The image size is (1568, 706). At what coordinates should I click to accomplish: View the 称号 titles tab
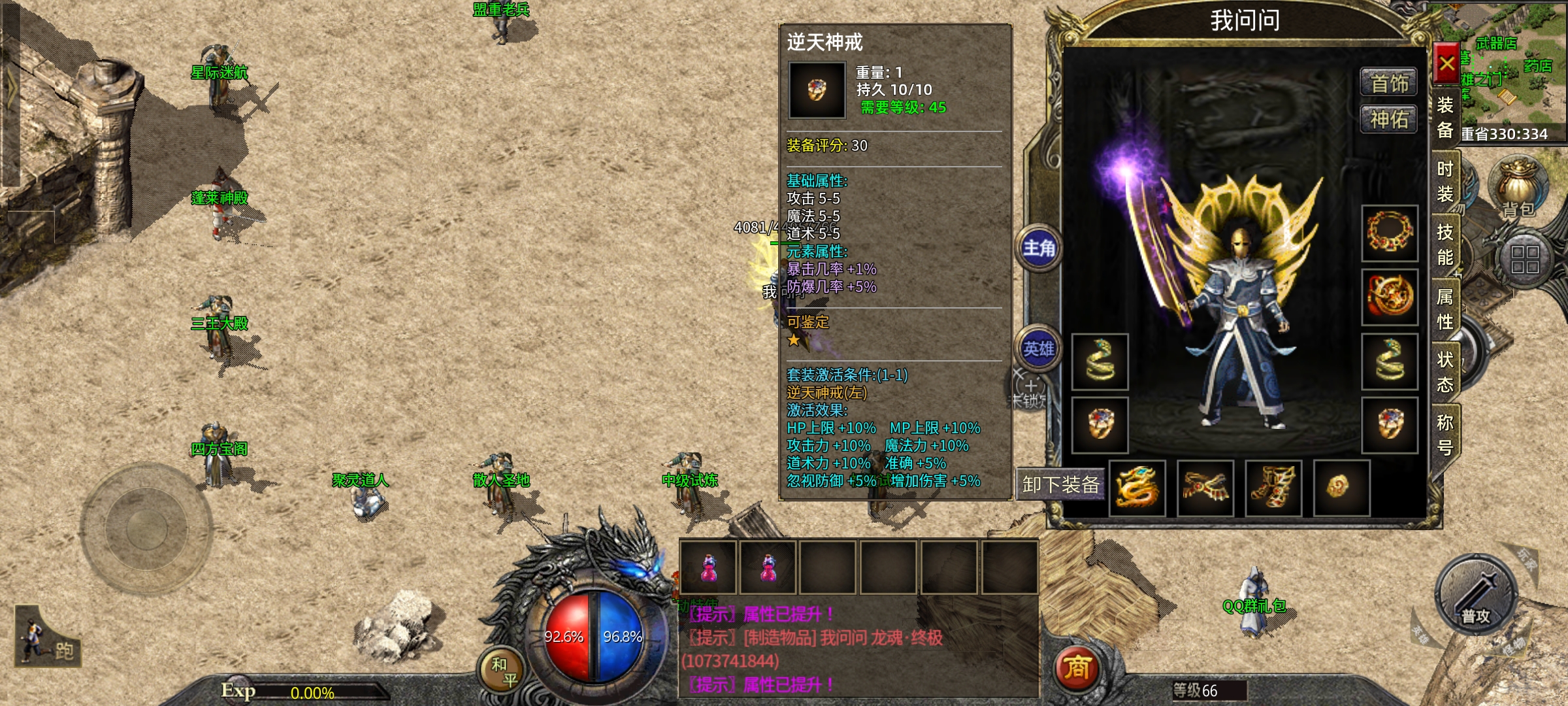[1445, 435]
